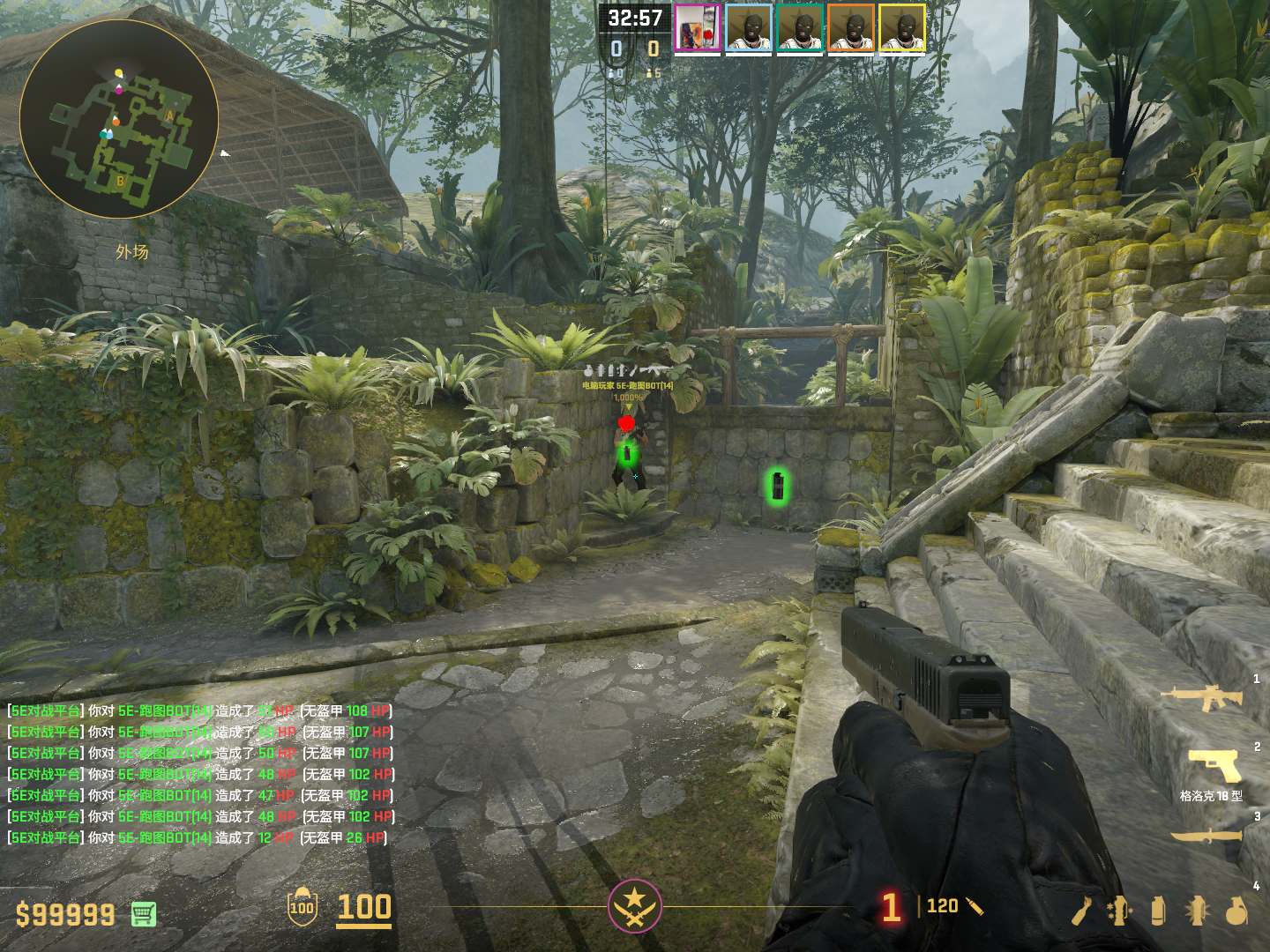
Task: Click the circular minimap
Action: [119, 119]
